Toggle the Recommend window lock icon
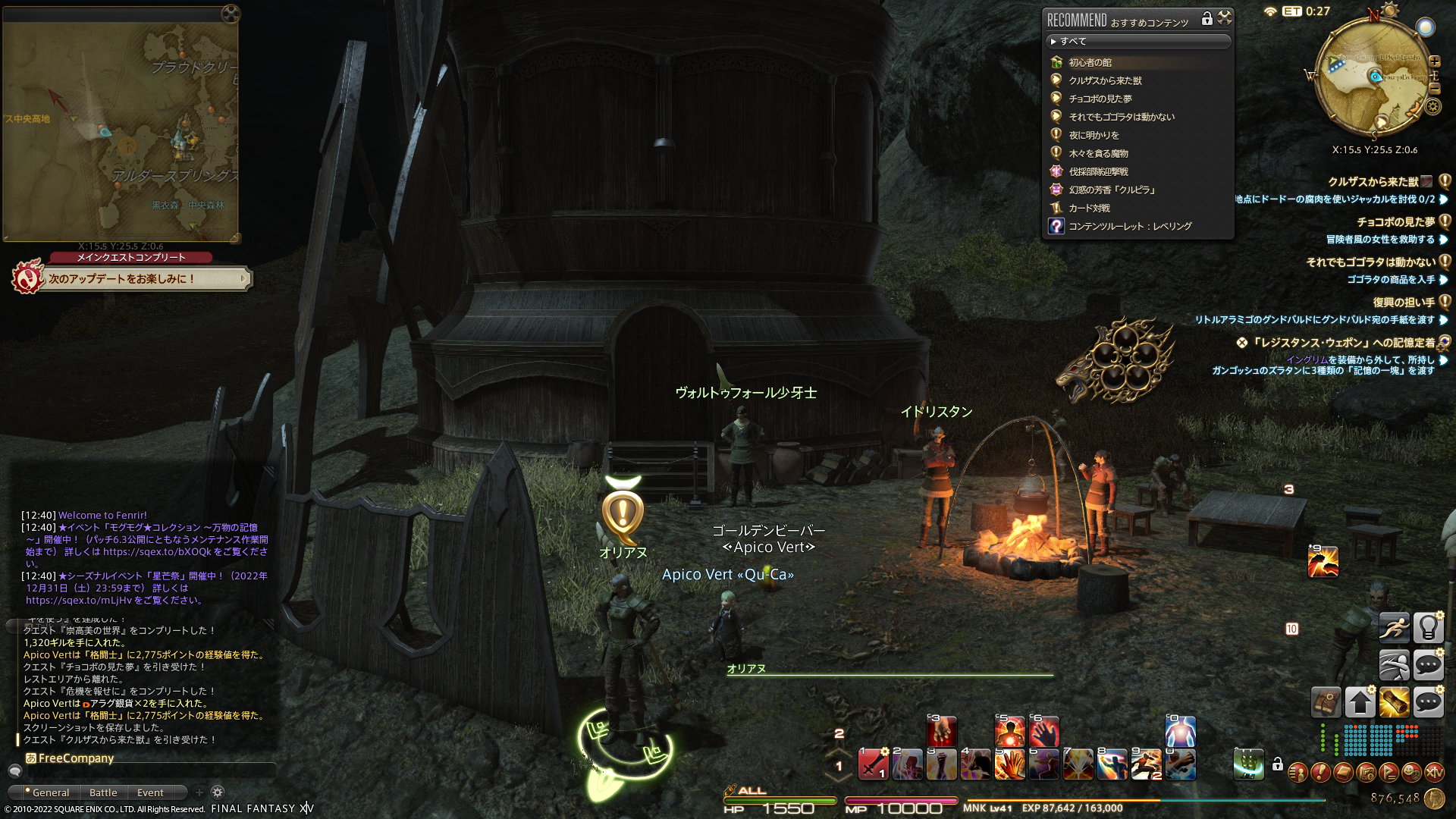1456x819 pixels. 1207,19
